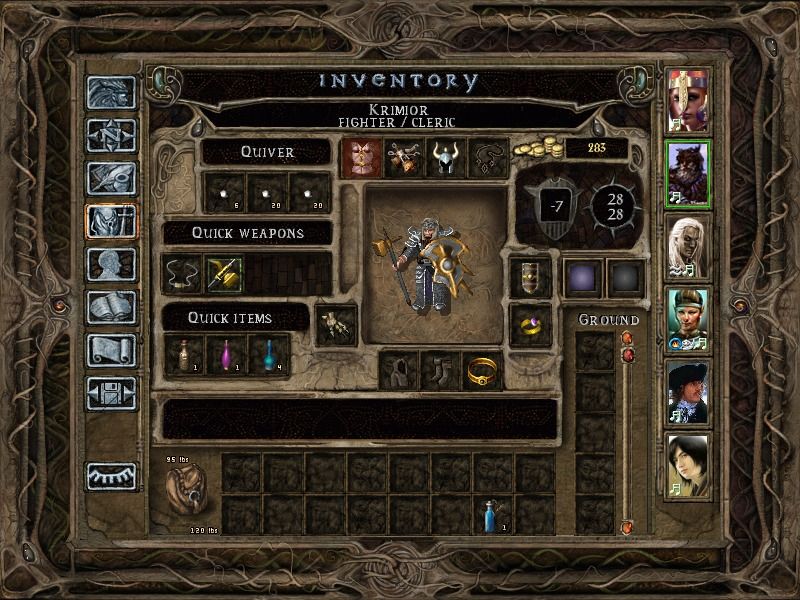The width and height of the screenshot is (800, 600).
Task: Select the green-helmeted party member portrait
Action: [x=687, y=315]
